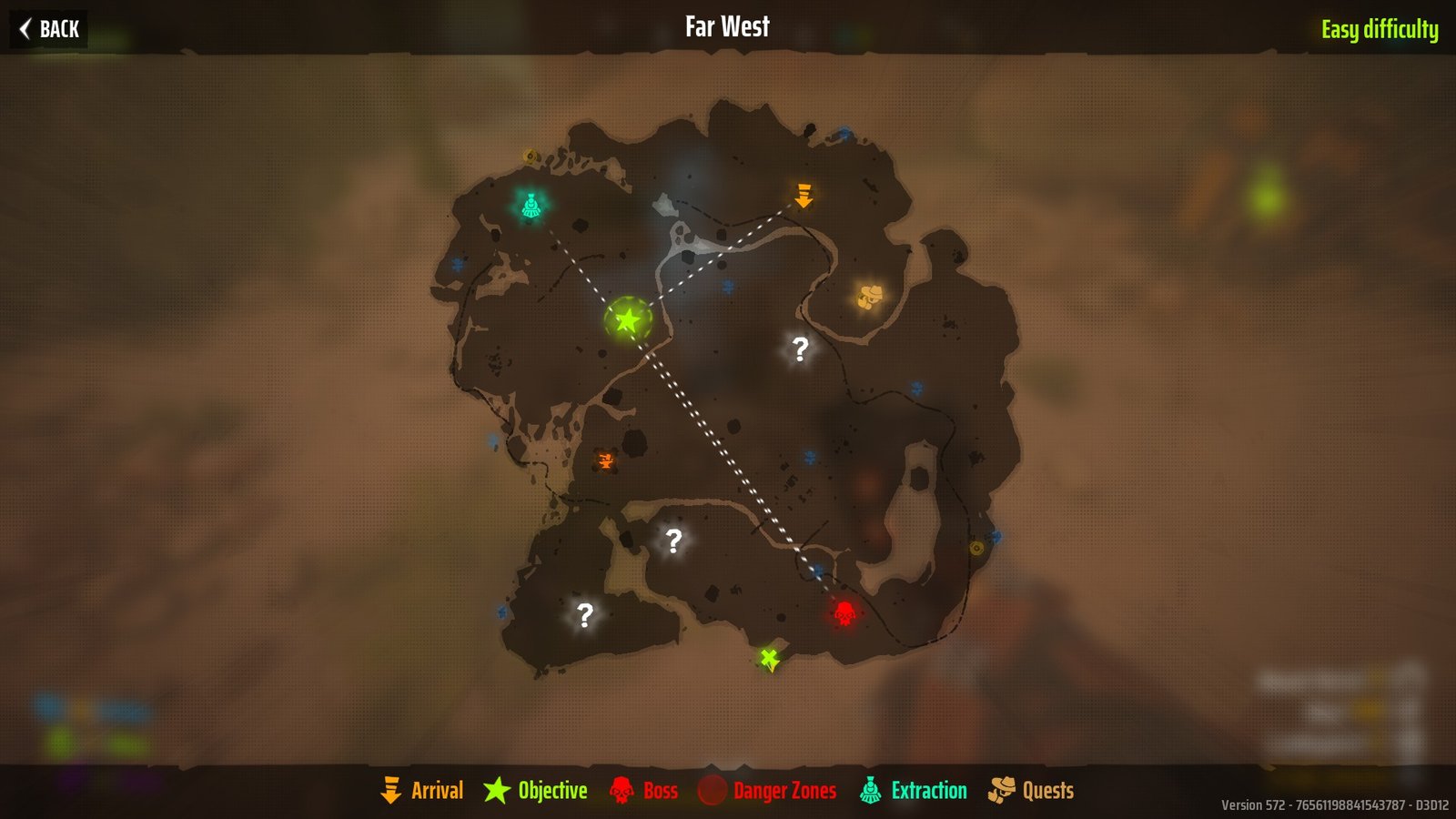Click the question mark in the southwest corner
1456x819 pixels.
pyautogui.click(x=587, y=614)
